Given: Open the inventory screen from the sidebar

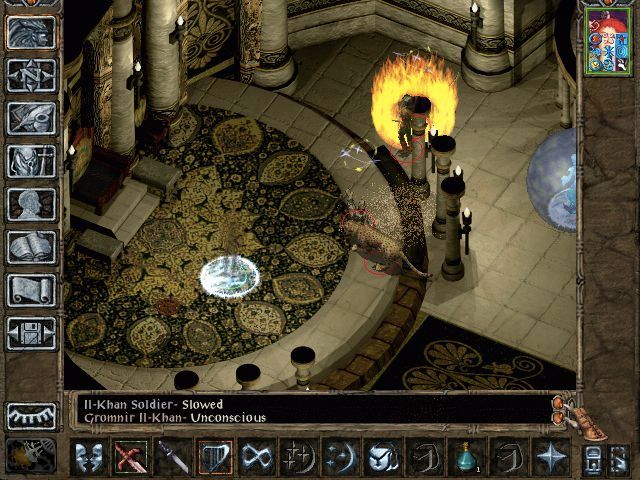Looking at the screenshot, I should tap(31, 161).
